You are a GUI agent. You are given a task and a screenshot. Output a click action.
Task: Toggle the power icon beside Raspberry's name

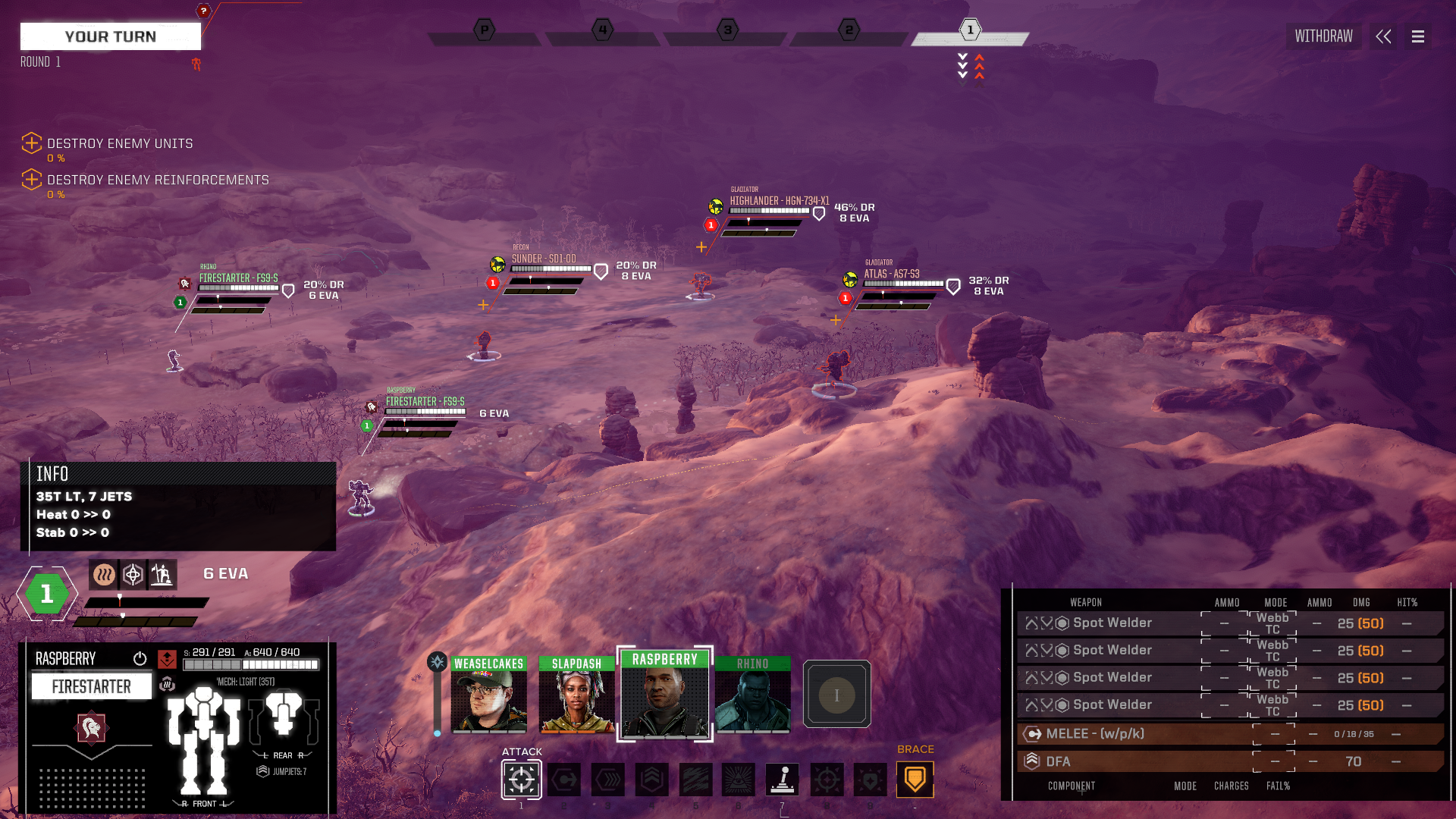[x=140, y=658]
